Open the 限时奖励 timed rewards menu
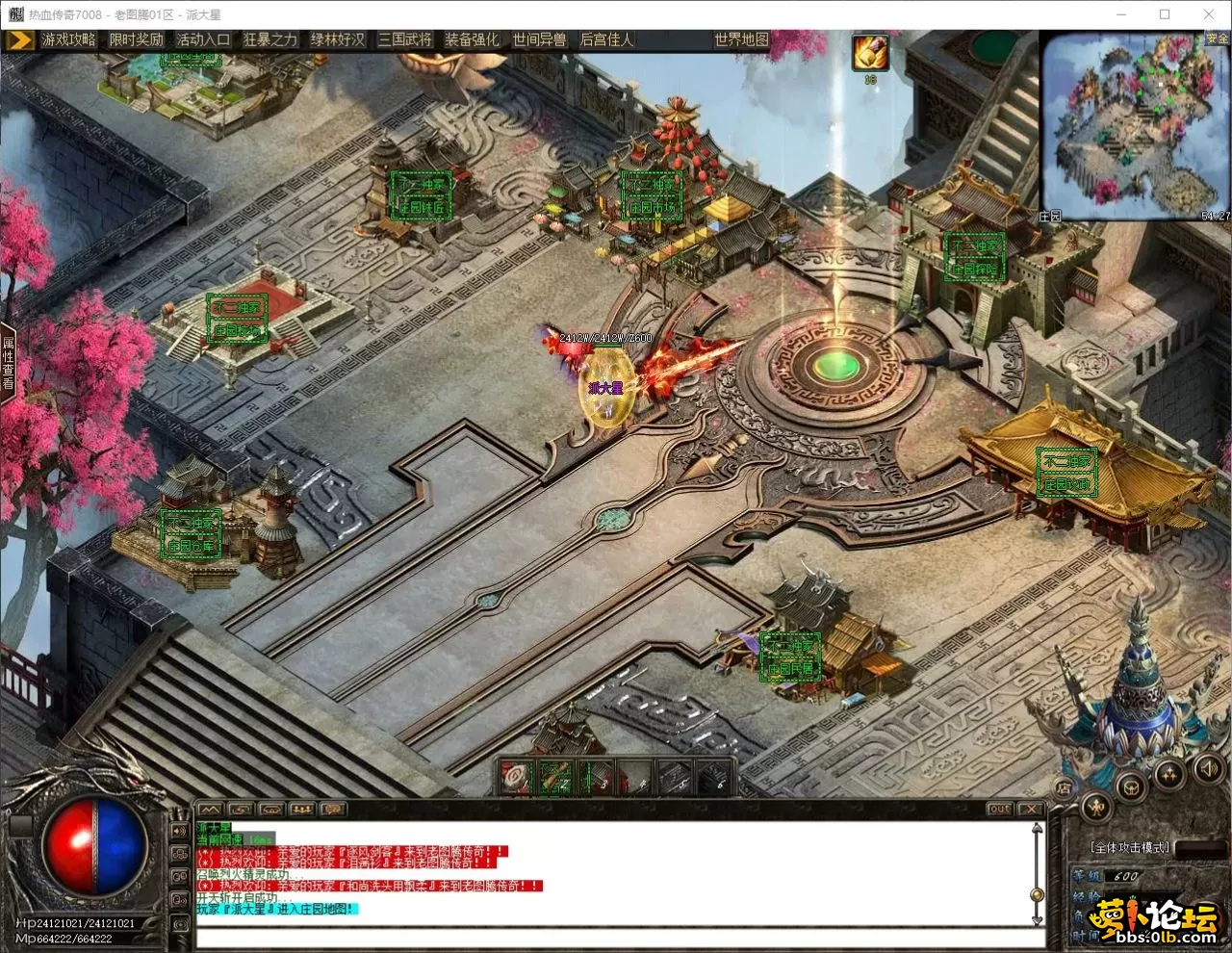Screen dimensions: 1232x953 pyautogui.click(x=136, y=39)
